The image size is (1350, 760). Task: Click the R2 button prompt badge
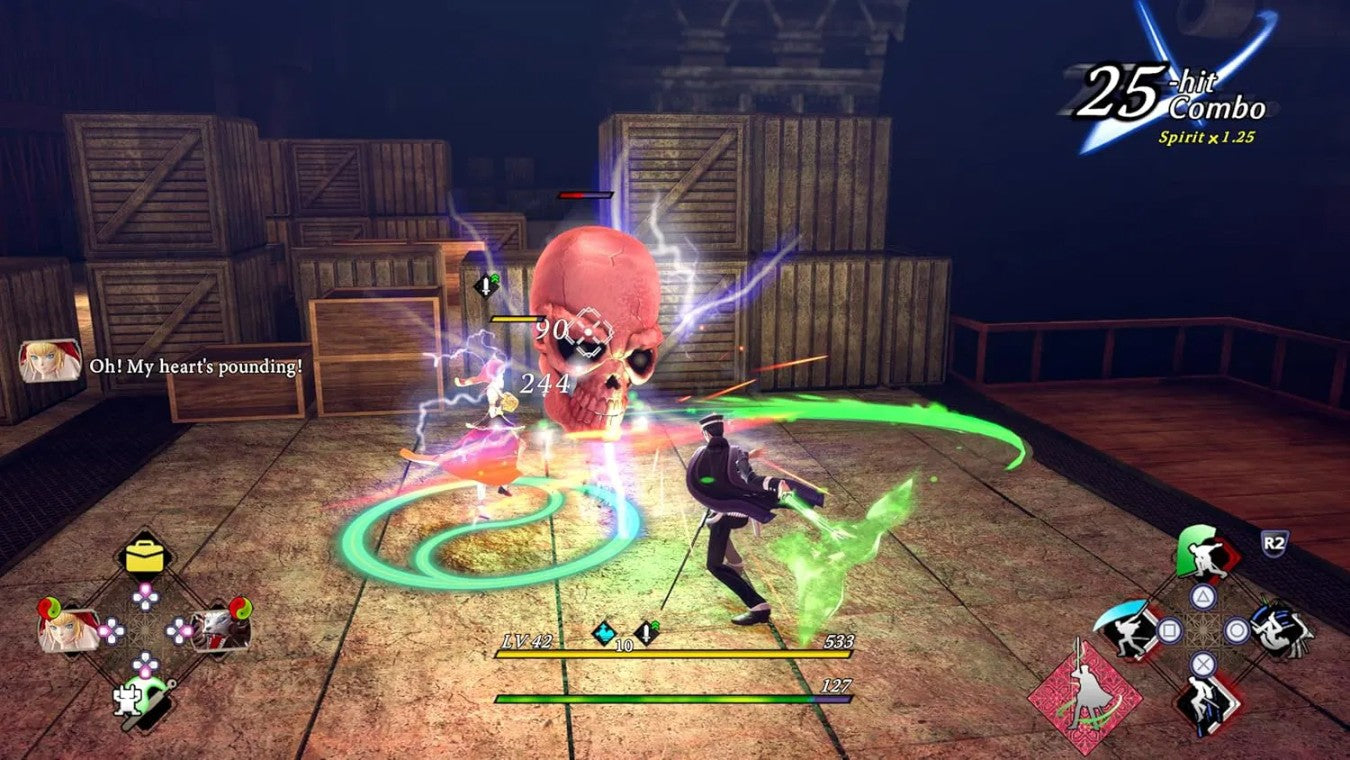click(1274, 541)
